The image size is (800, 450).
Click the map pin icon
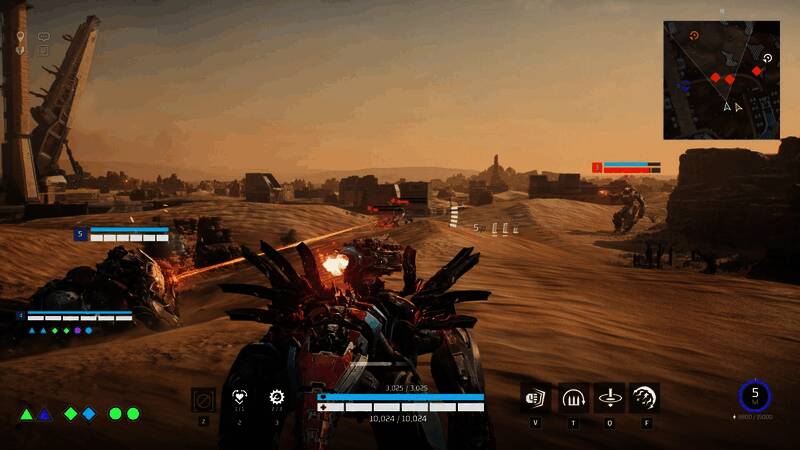20,37
